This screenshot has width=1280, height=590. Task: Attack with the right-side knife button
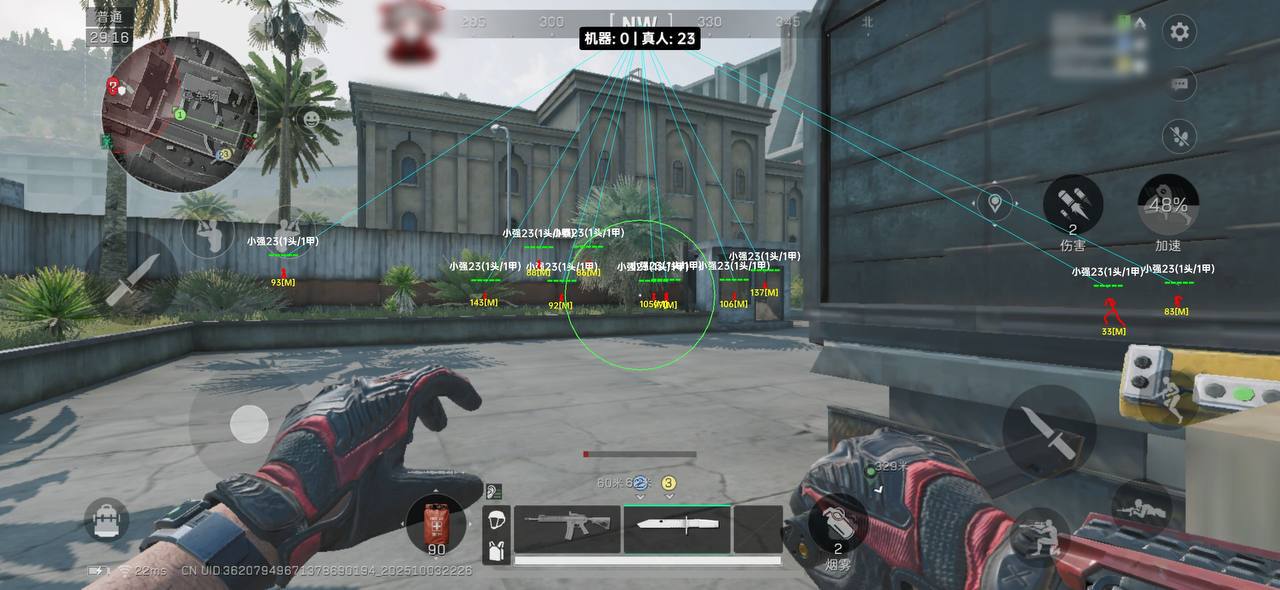pos(1049,431)
